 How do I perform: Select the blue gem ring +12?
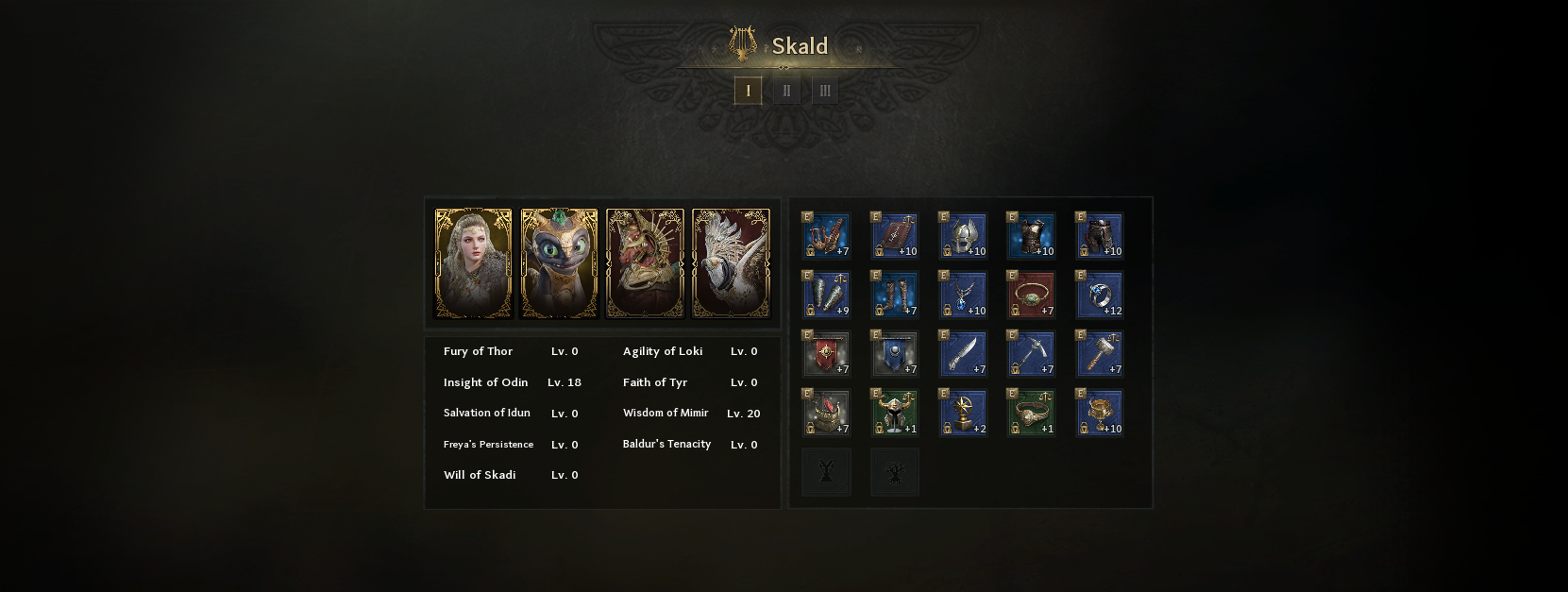click(1100, 296)
